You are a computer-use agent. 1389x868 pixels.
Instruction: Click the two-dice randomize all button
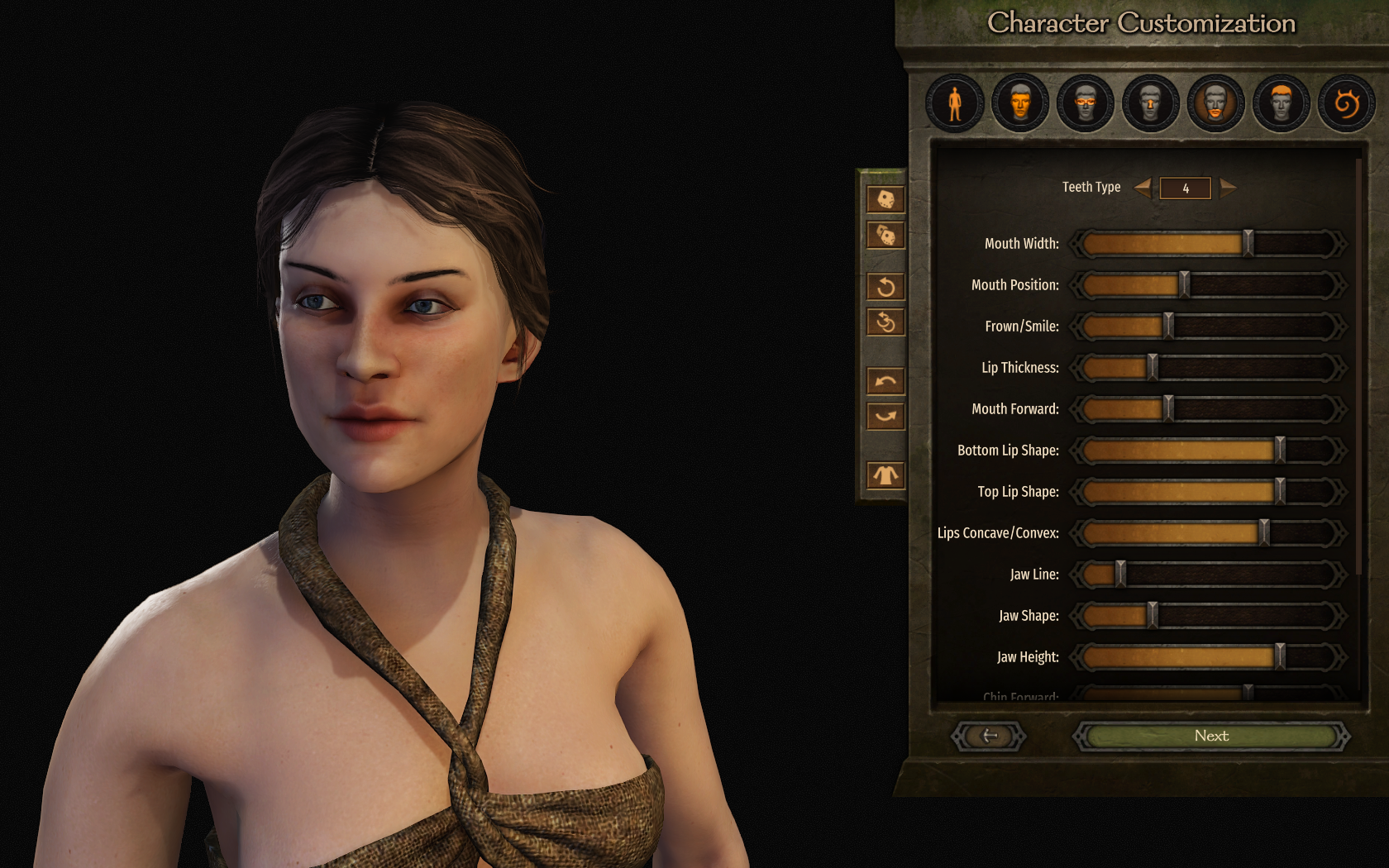click(x=885, y=236)
